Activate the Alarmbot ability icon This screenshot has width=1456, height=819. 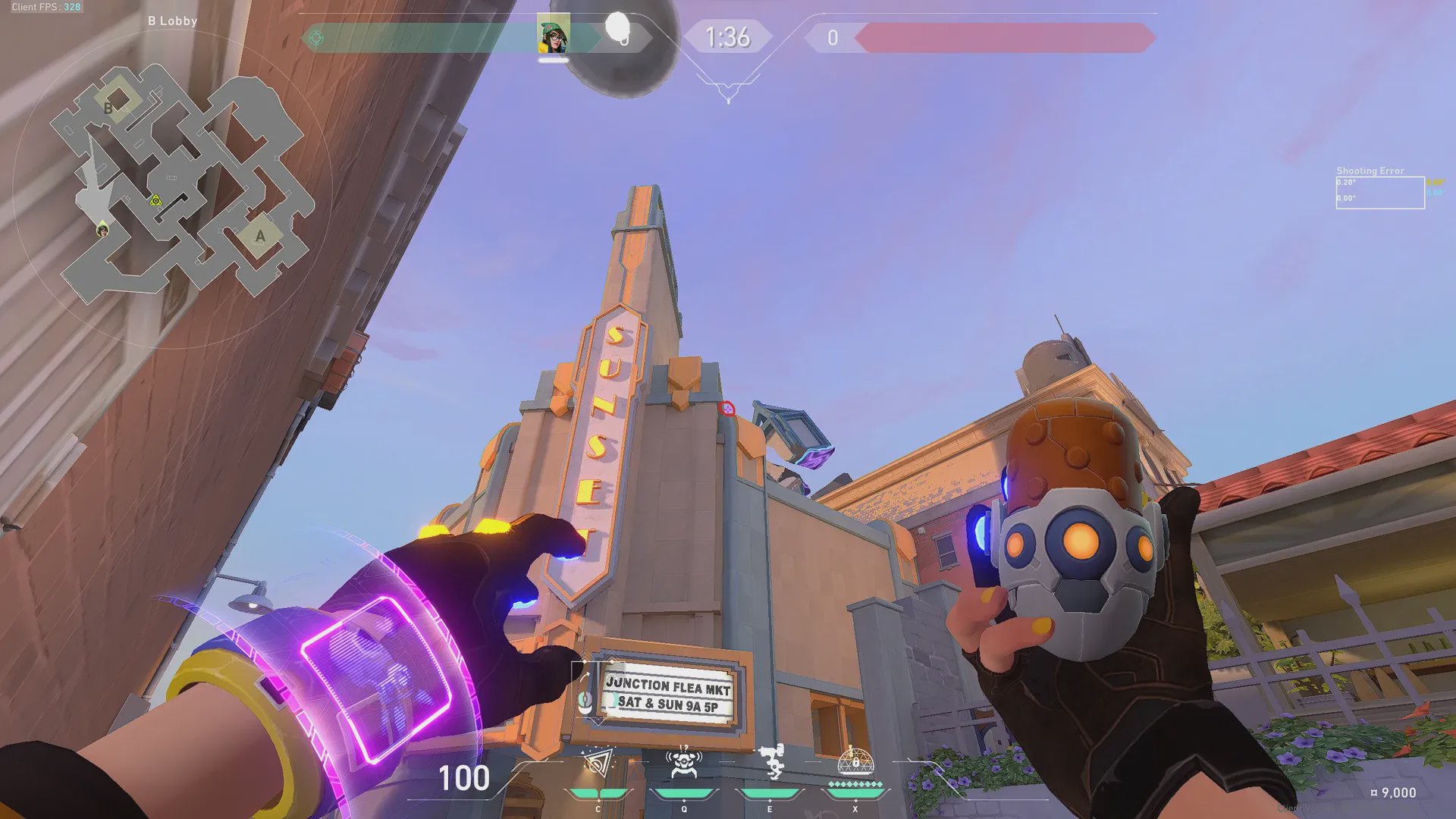[x=683, y=764]
